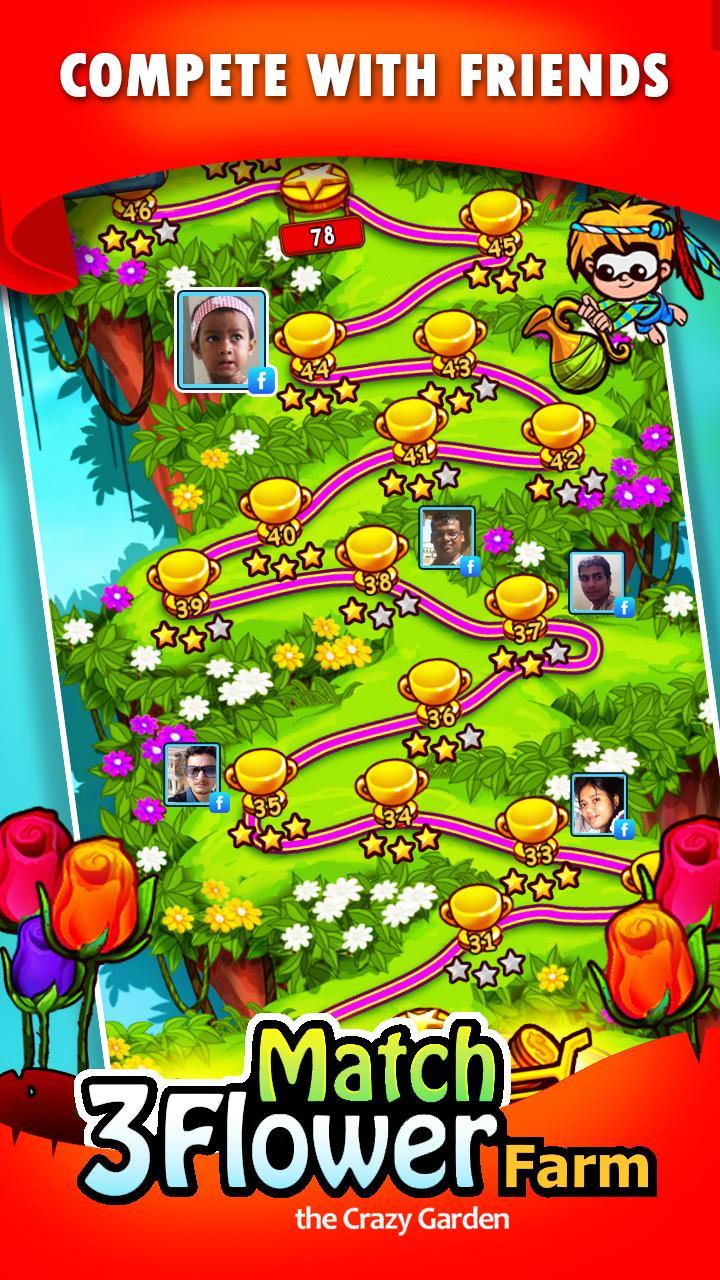Image resolution: width=720 pixels, height=1280 pixels.
Task: Choose level 38 on the path
Action: point(374,555)
